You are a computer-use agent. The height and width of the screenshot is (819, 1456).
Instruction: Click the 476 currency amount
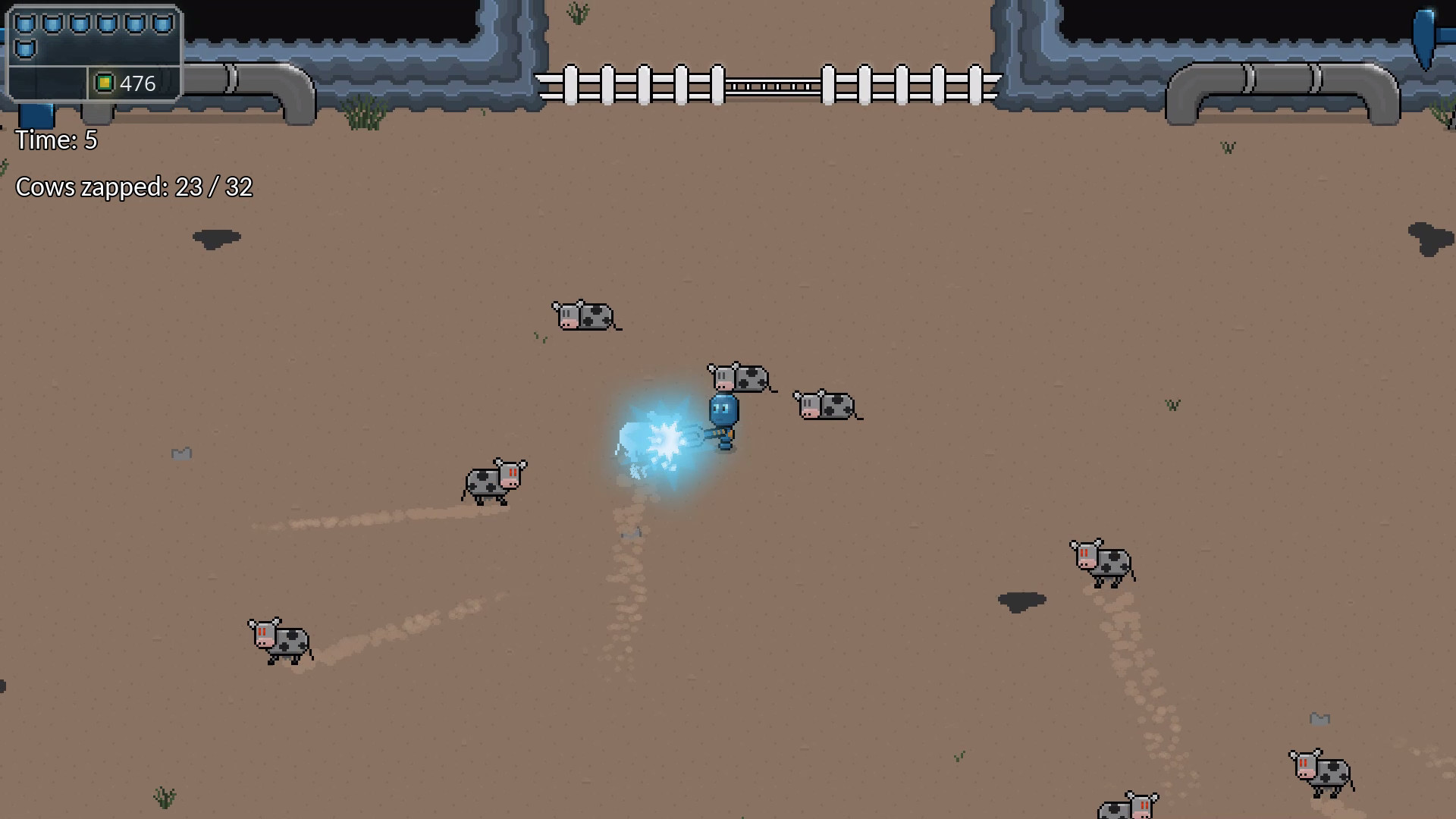pos(137,83)
